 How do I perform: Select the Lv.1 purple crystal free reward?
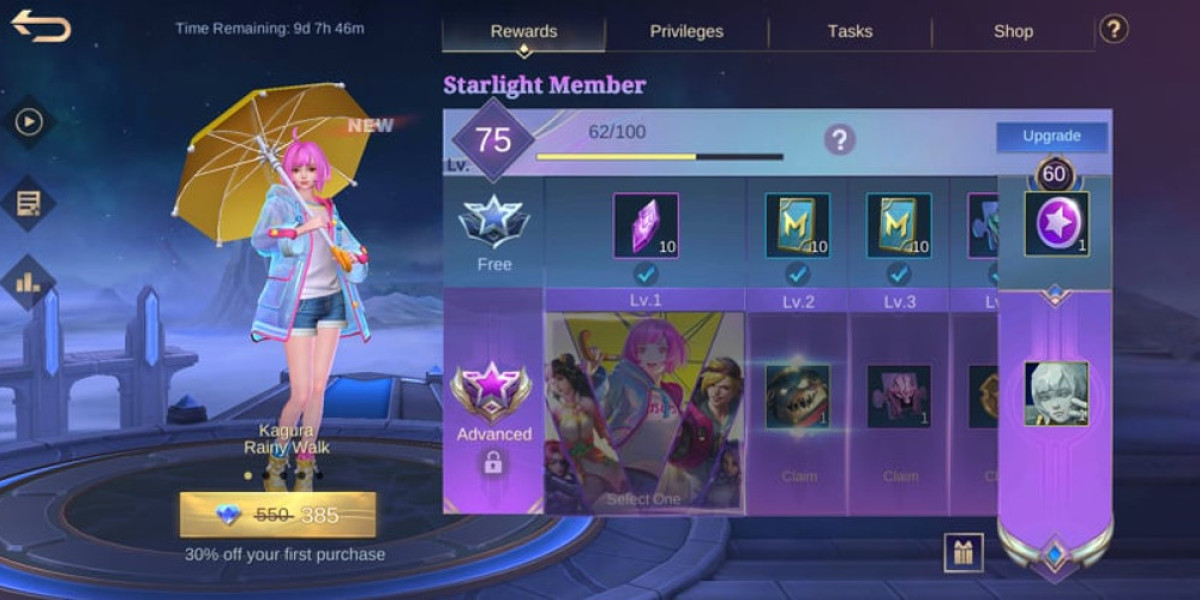(645, 225)
